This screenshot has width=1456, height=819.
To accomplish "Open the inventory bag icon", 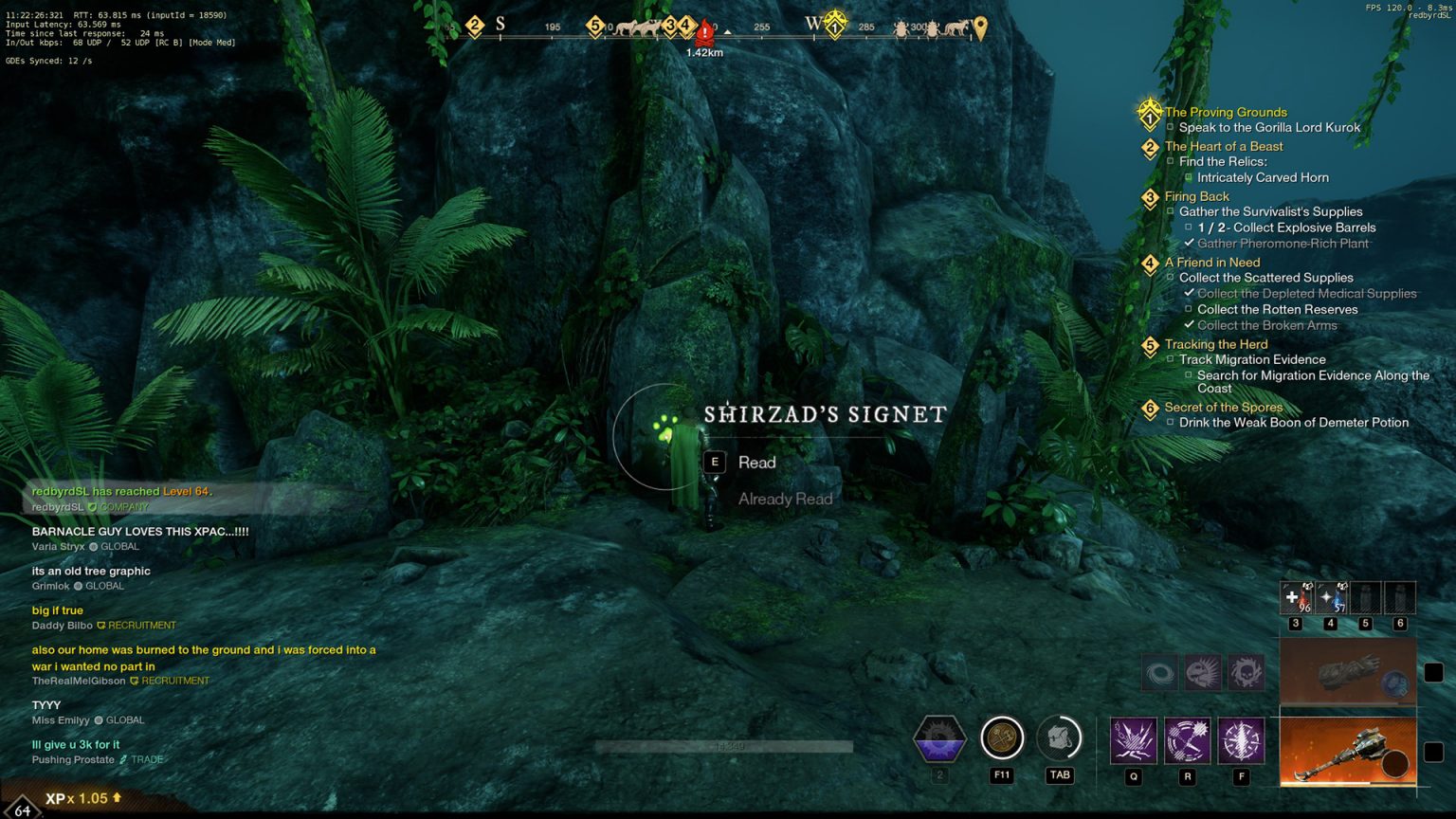I will coord(1059,738).
